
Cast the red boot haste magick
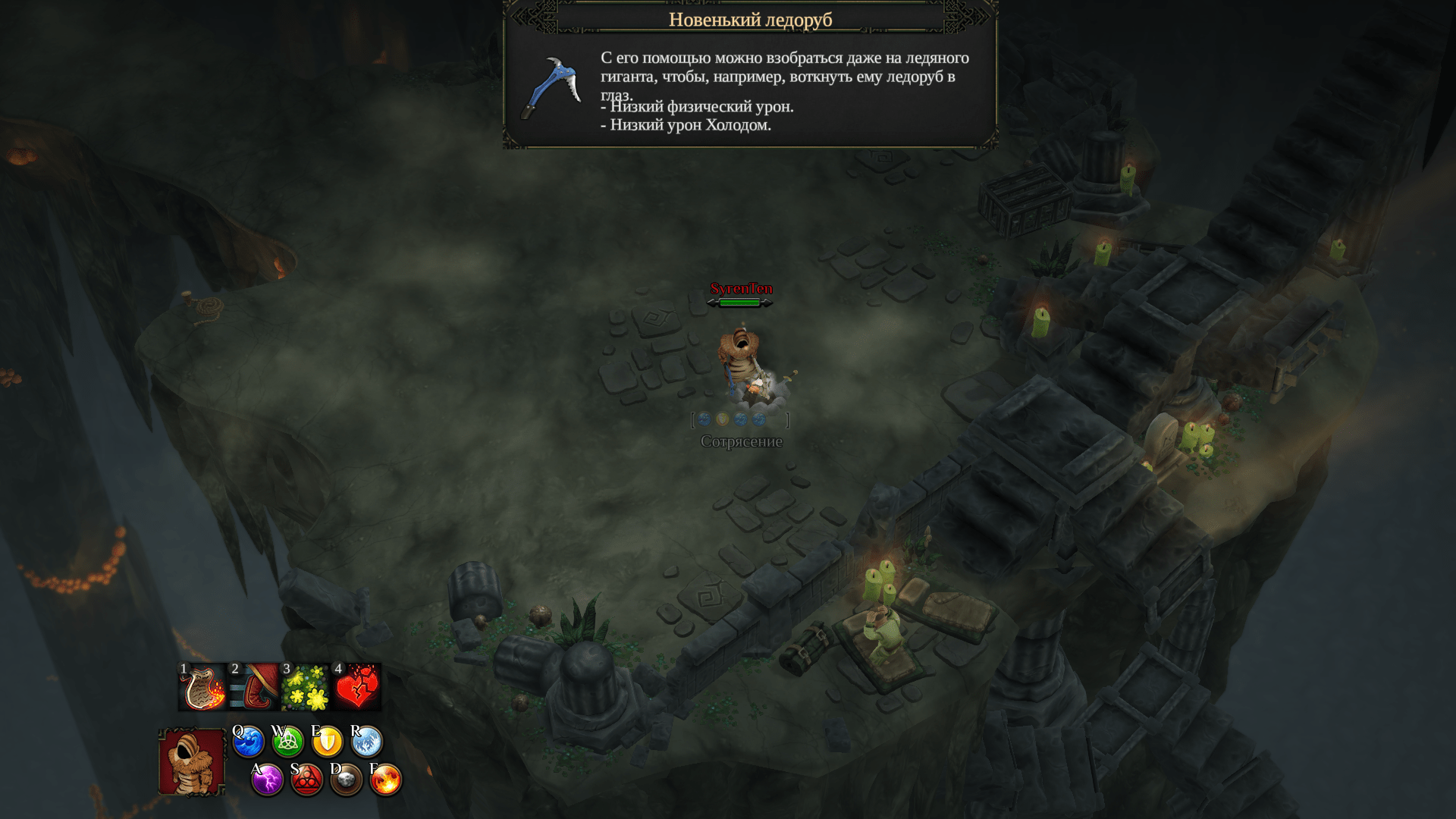(x=254, y=687)
